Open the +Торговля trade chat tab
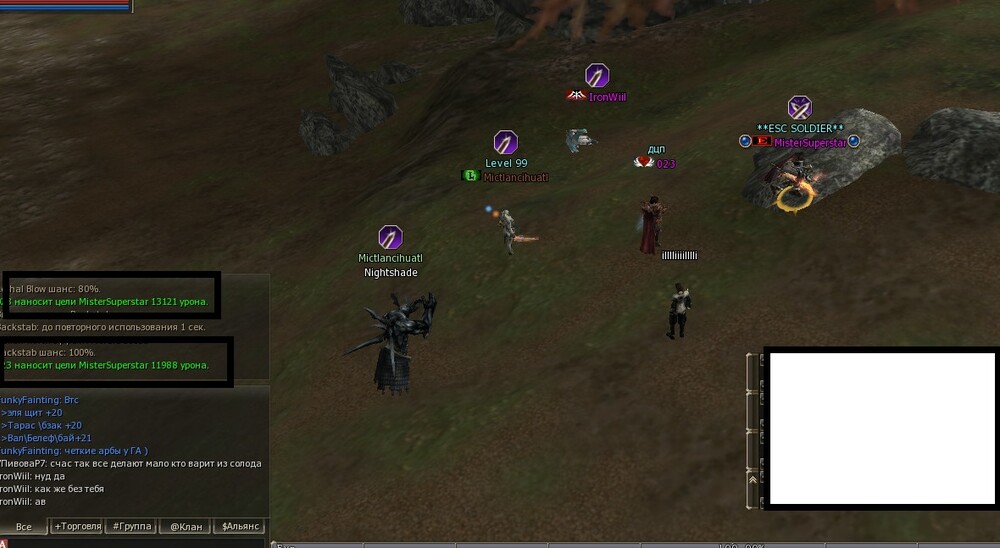1000x548 pixels. [x=78, y=526]
